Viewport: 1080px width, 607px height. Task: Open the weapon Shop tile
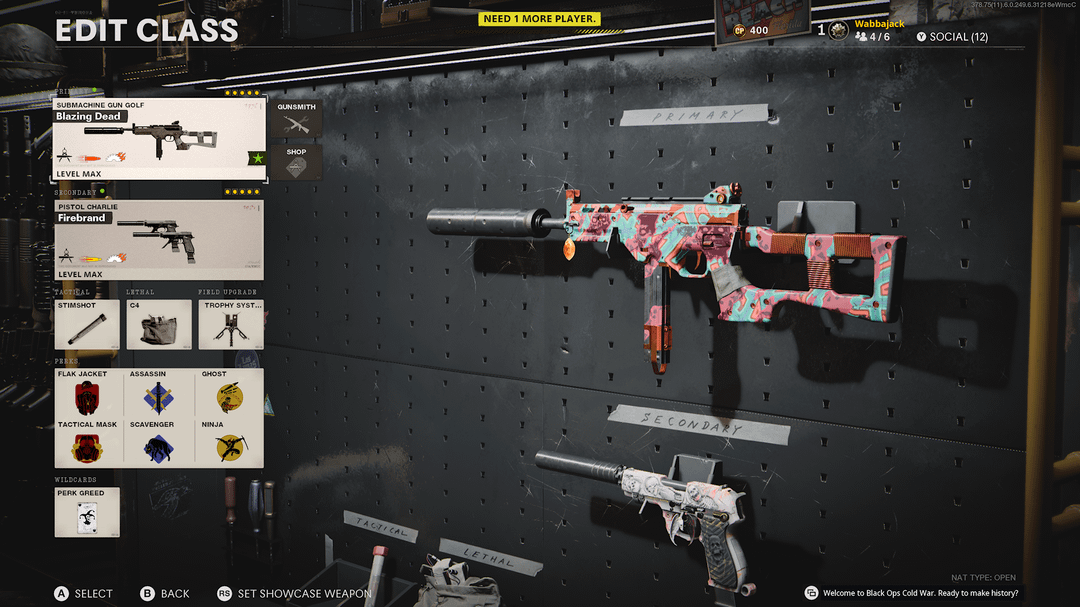(x=296, y=163)
